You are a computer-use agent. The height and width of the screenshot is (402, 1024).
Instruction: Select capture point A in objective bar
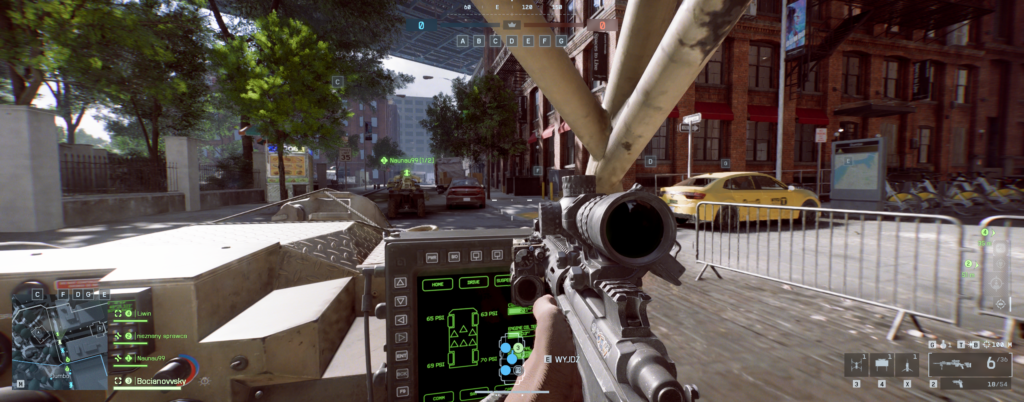point(463,41)
